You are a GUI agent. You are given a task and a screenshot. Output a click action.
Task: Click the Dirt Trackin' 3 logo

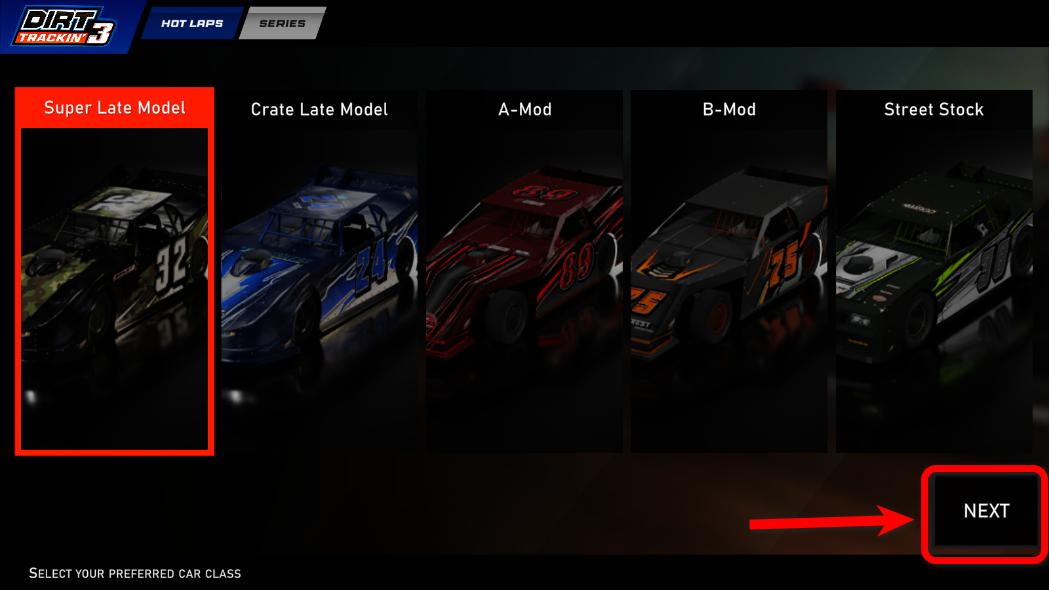click(x=64, y=26)
